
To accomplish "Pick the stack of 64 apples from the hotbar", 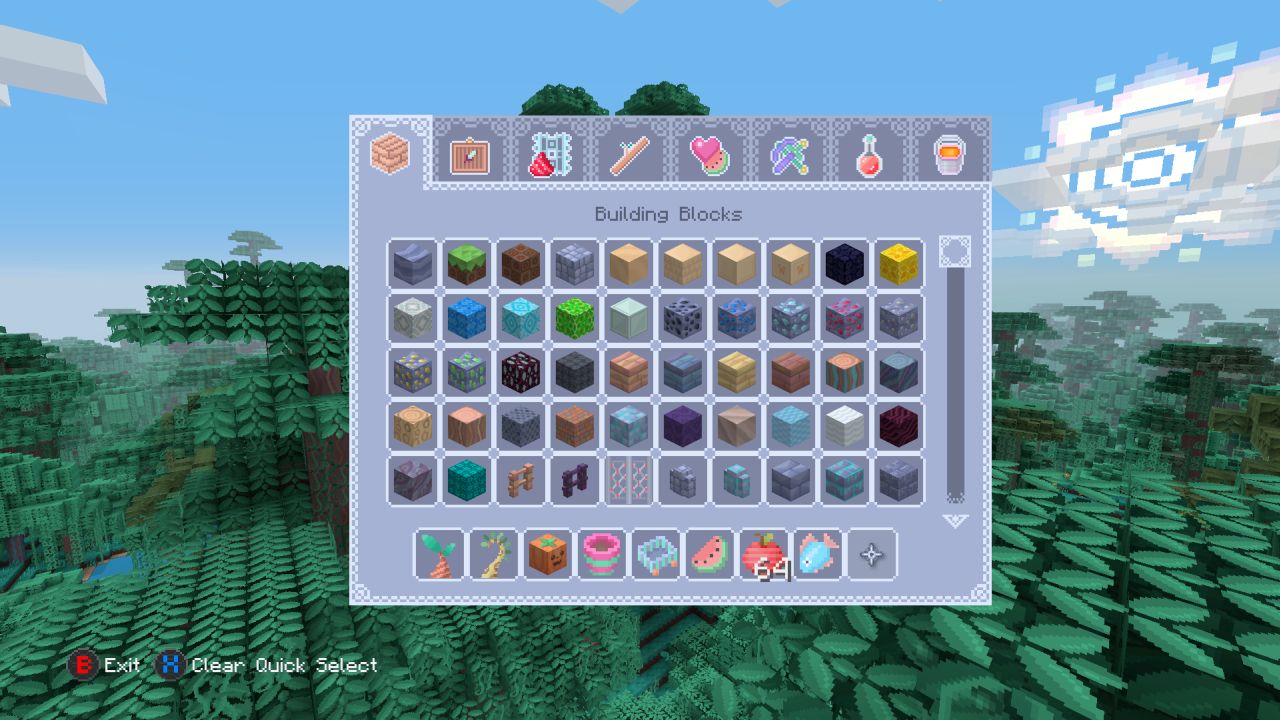I will point(767,555).
